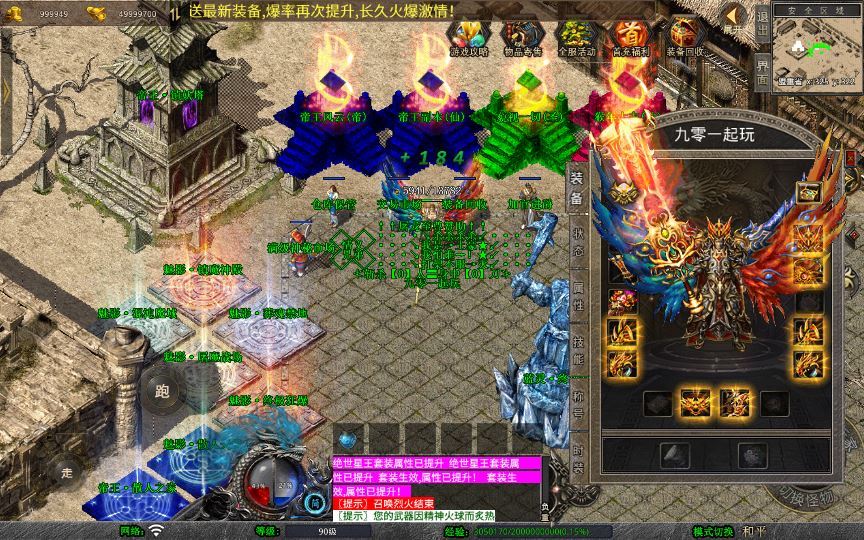The image size is (864, 540).
Task: Select the 装备 equipment tab
Action: pyautogui.click(x=578, y=190)
